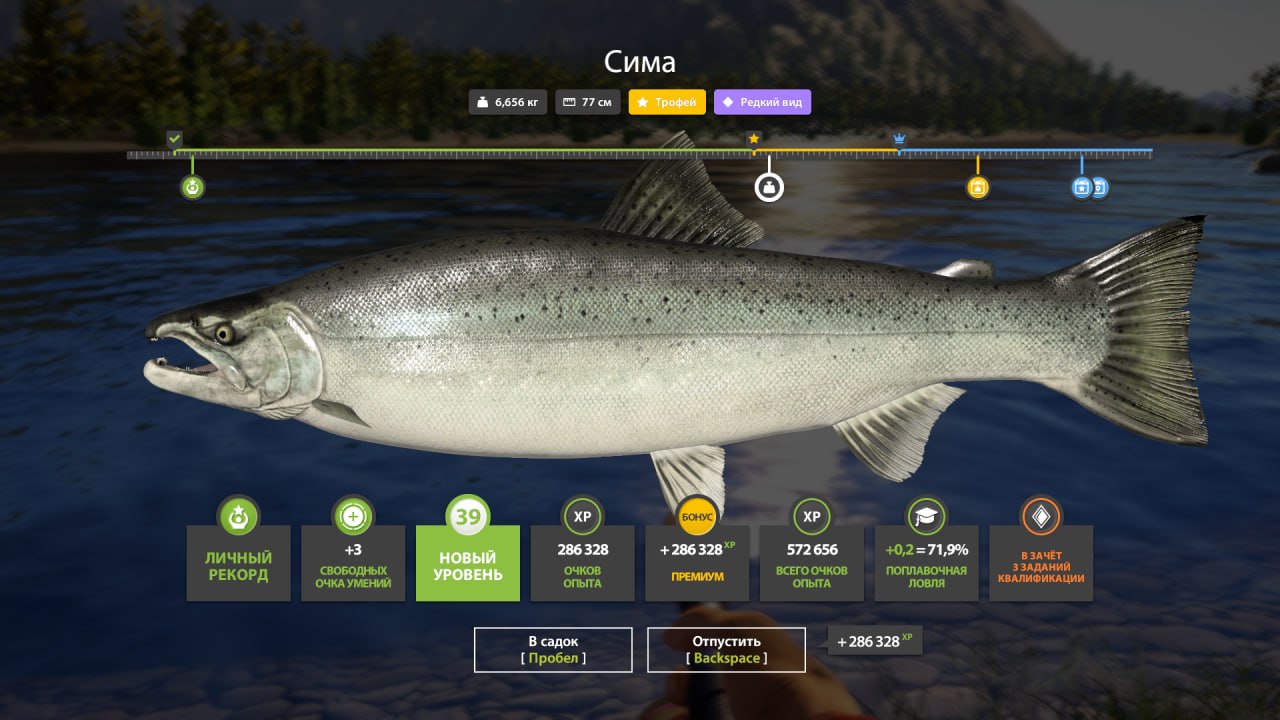This screenshot has height=720, width=1280.
Task: Select the total experience 572 656 tile
Action: [812, 563]
